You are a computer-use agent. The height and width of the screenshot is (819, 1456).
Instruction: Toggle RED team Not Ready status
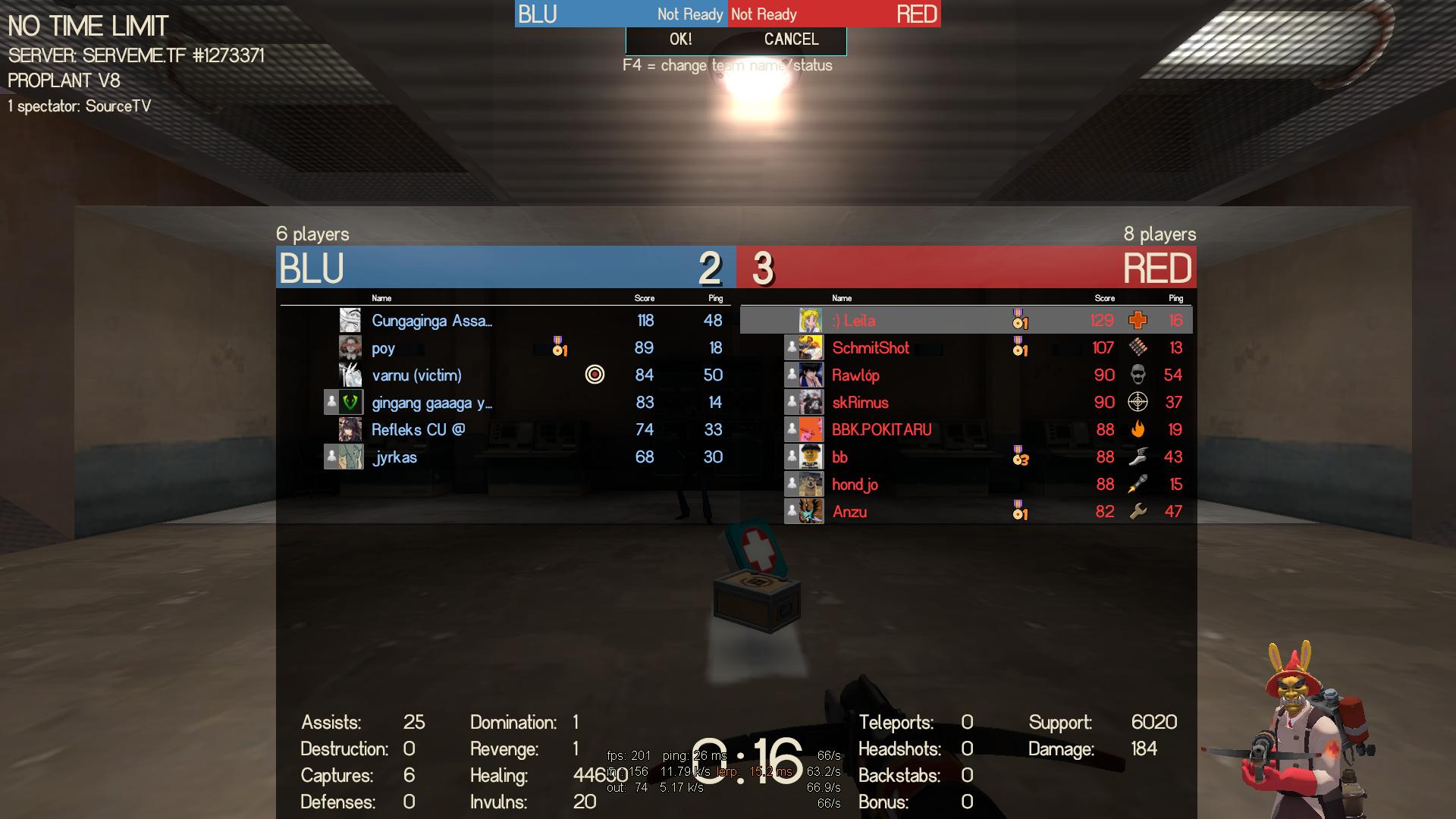tap(764, 14)
